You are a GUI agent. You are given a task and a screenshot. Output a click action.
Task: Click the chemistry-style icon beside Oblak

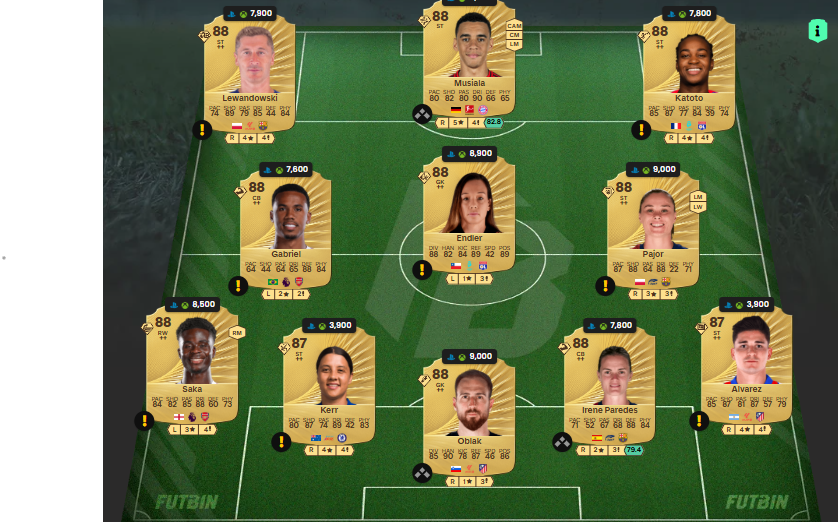click(422, 472)
